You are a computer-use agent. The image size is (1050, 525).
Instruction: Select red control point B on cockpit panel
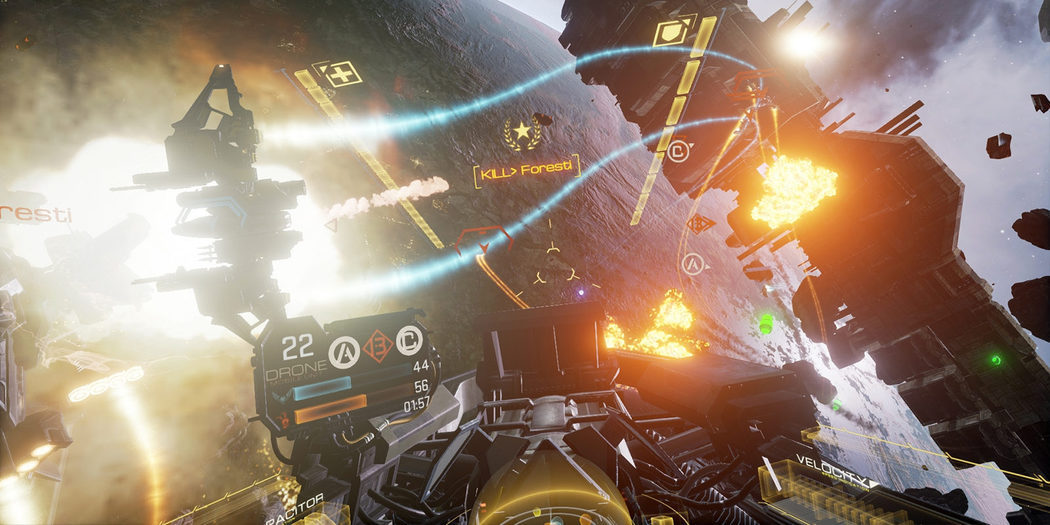tap(377, 346)
